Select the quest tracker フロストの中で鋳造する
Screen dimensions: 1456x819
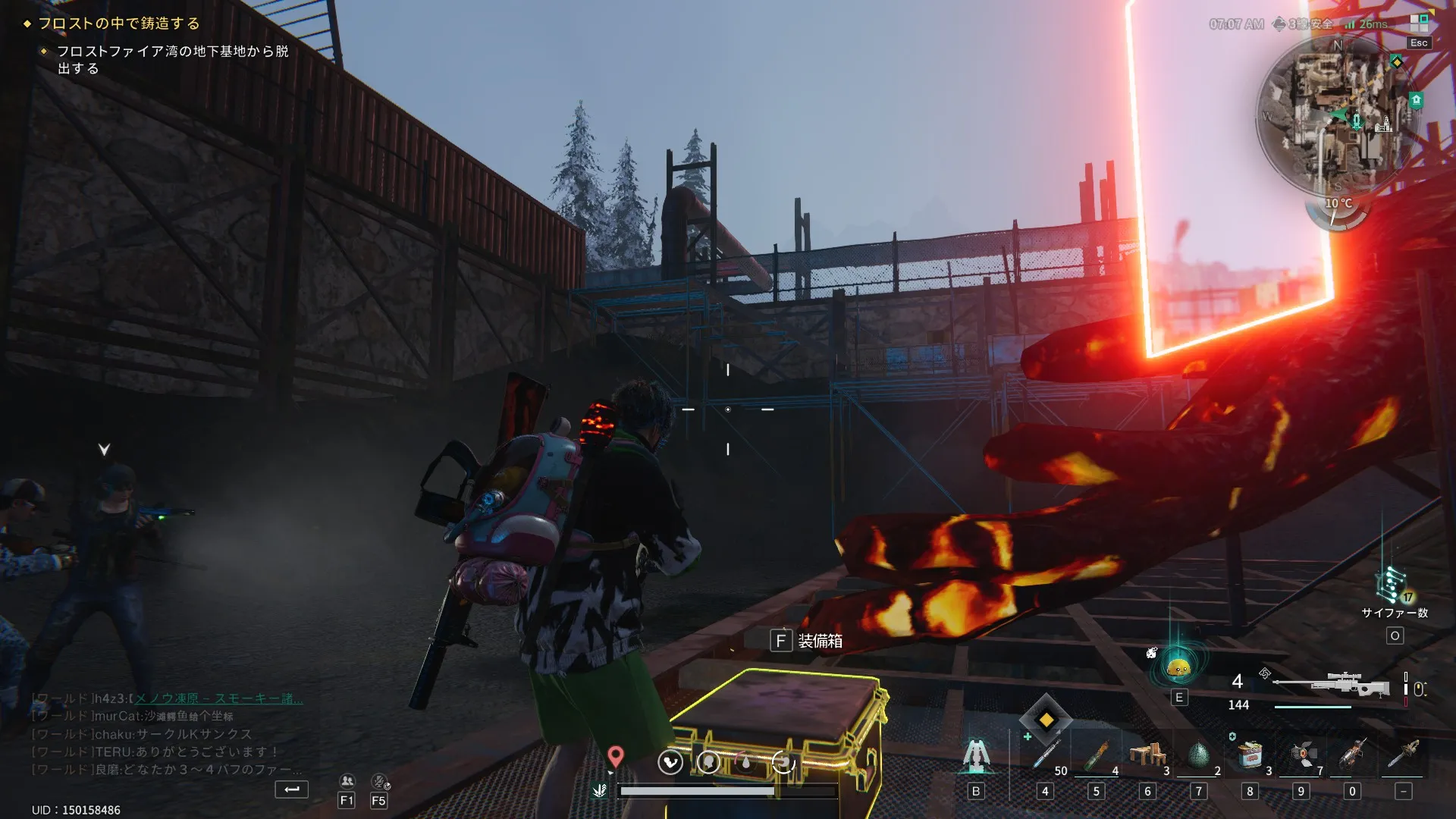(119, 24)
